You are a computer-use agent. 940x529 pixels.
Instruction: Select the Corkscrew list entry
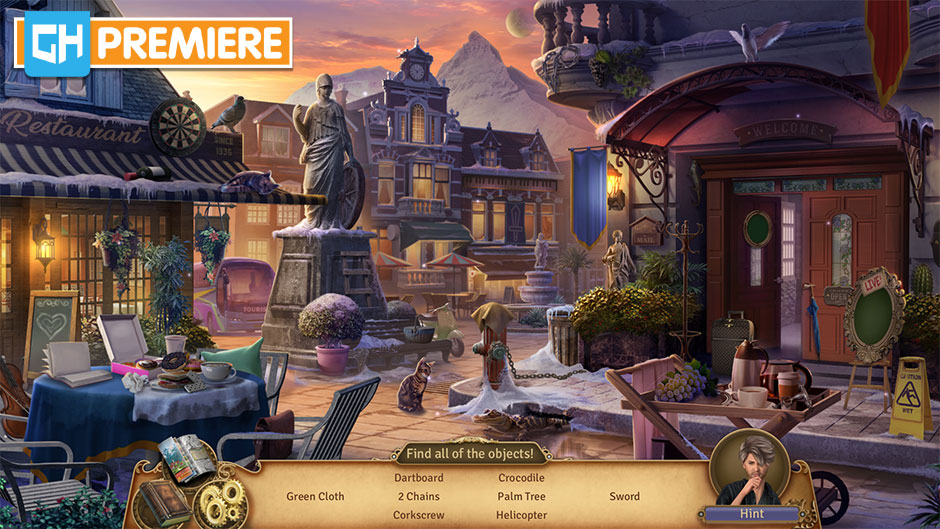[x=418, y=515]
